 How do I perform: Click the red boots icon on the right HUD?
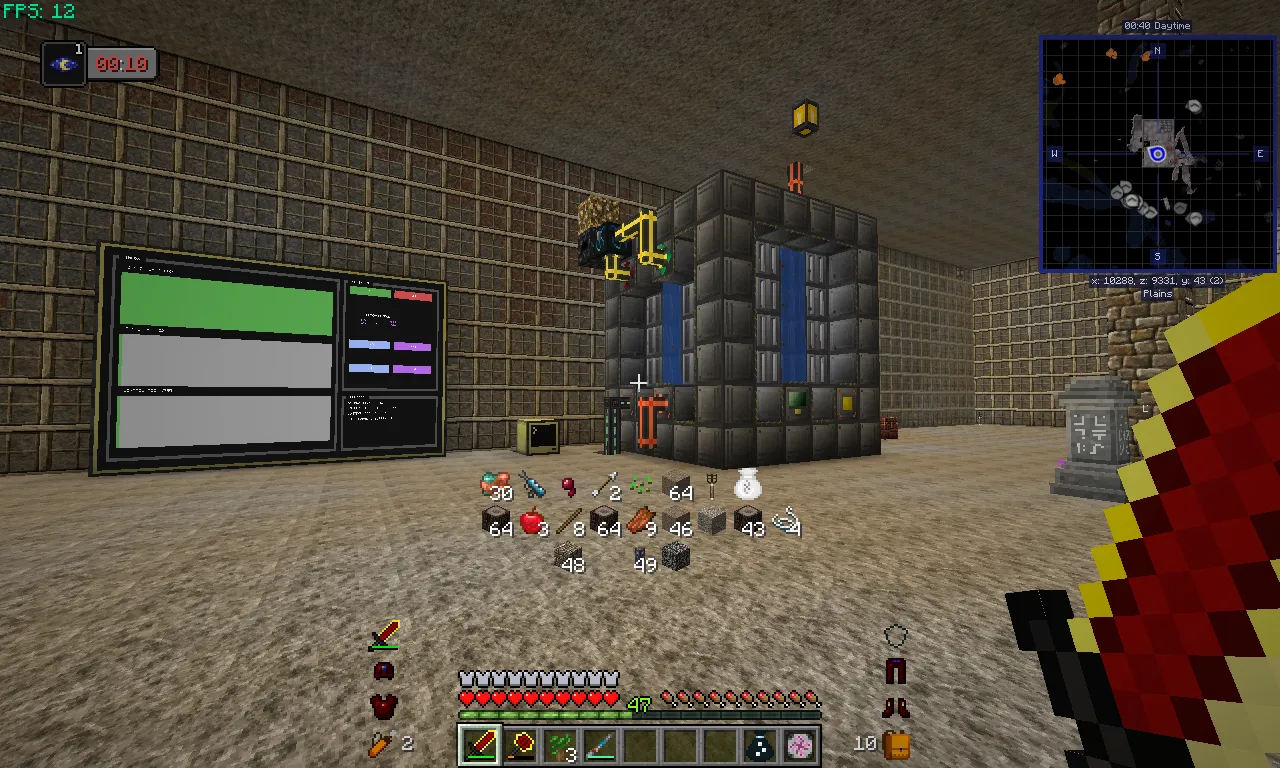pyautogui.click(x=896, y=707)
